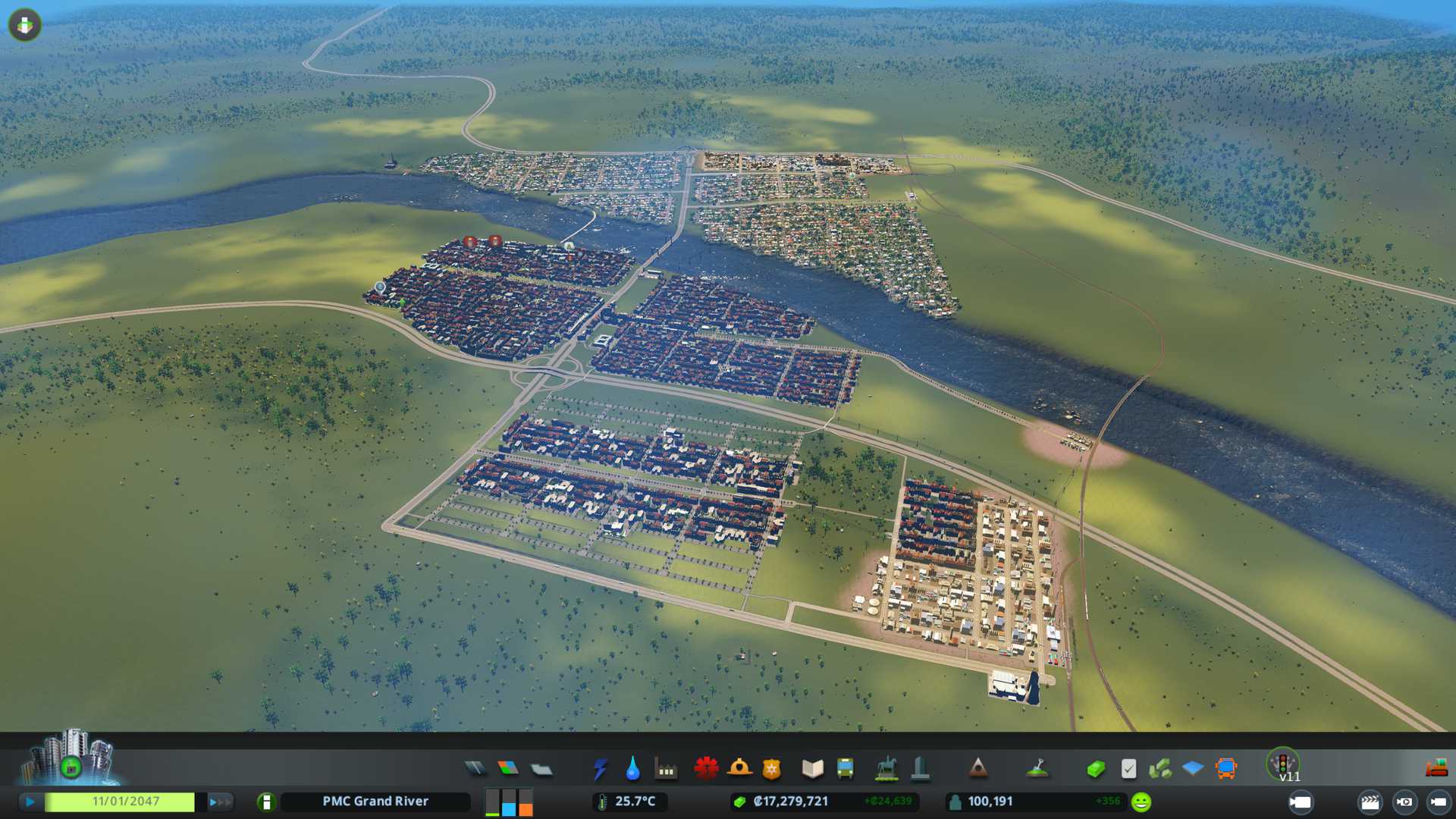Open the Police badge menu
This screenshot has width=1456, height=819.
click(772, 769)
